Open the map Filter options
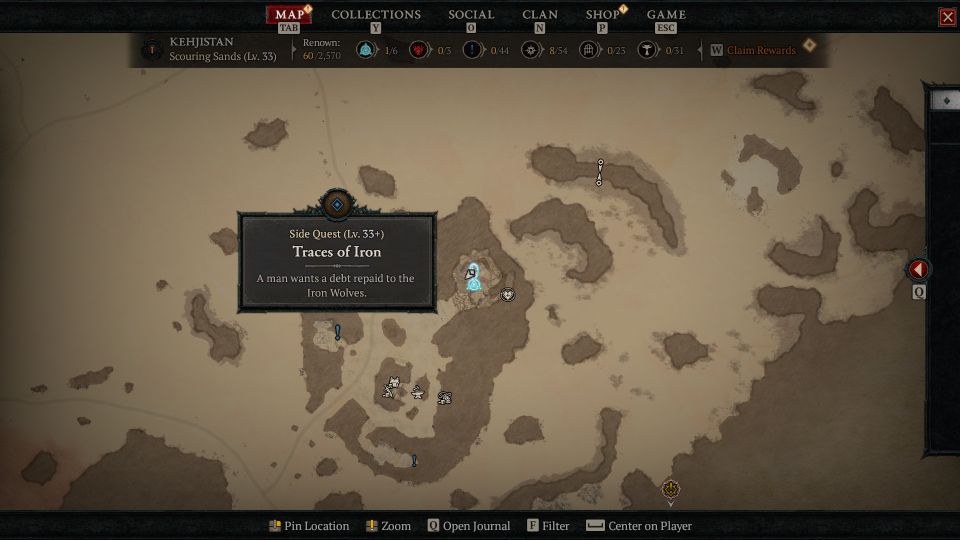Image resolution: width=960 pixels, height=540 pixels. pyautogui.click(x=548, y=526)
